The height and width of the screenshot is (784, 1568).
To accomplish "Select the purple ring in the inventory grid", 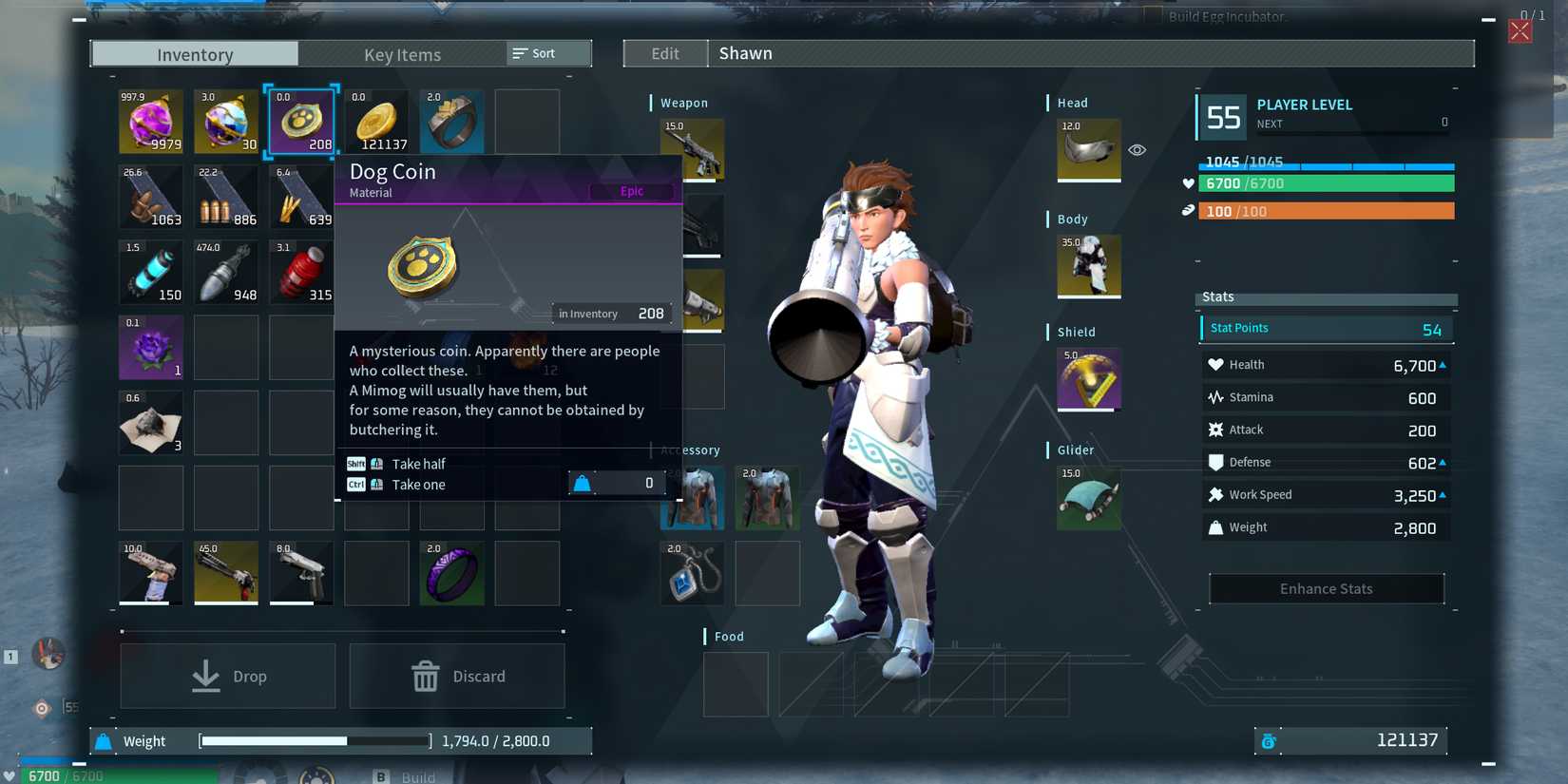I will (x=451, y=573).
